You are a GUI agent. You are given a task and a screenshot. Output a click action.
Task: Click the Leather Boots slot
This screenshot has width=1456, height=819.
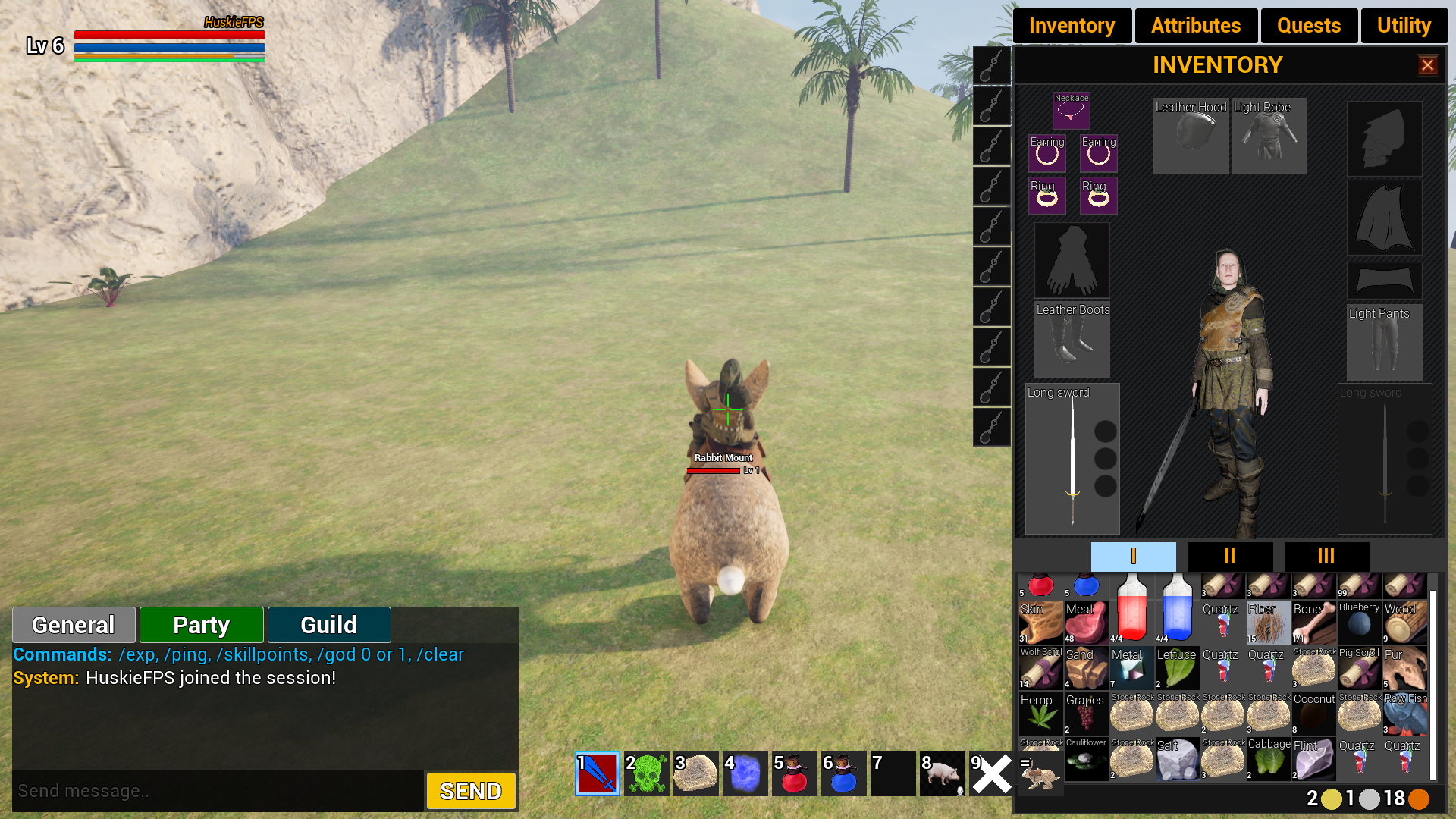(1072, 339)
